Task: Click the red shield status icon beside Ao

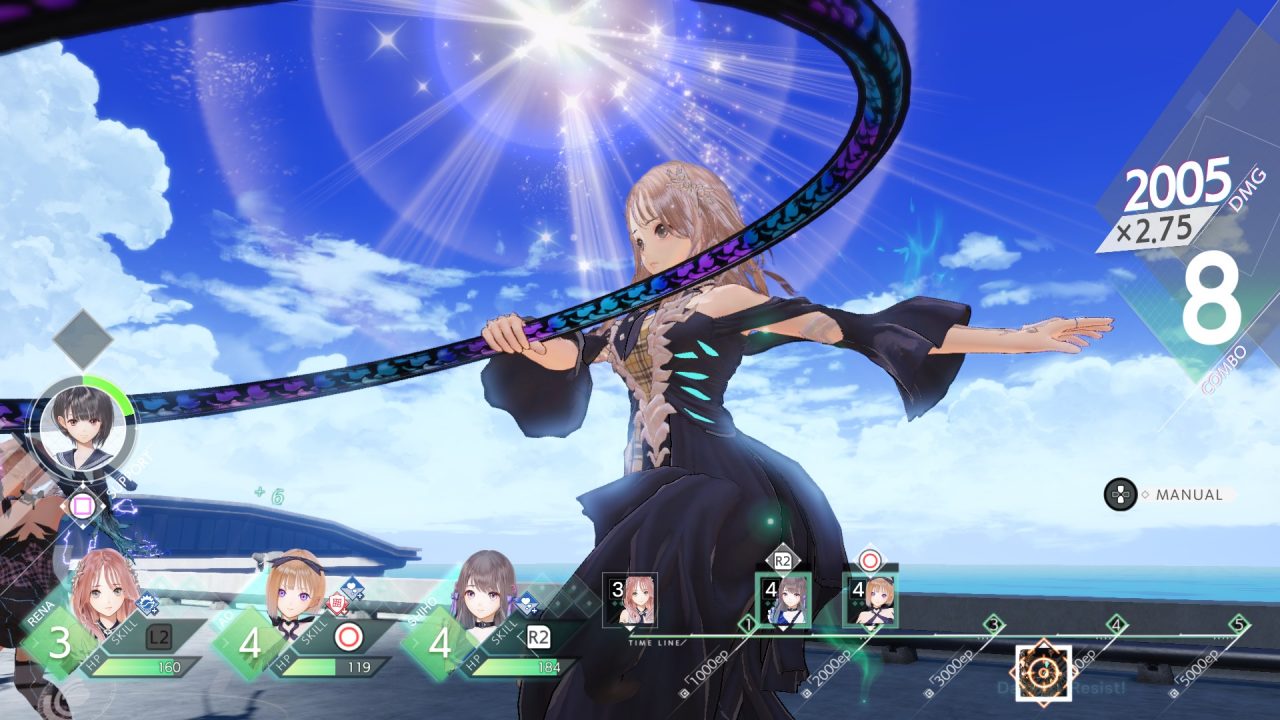Action: [x=337, y=603]
